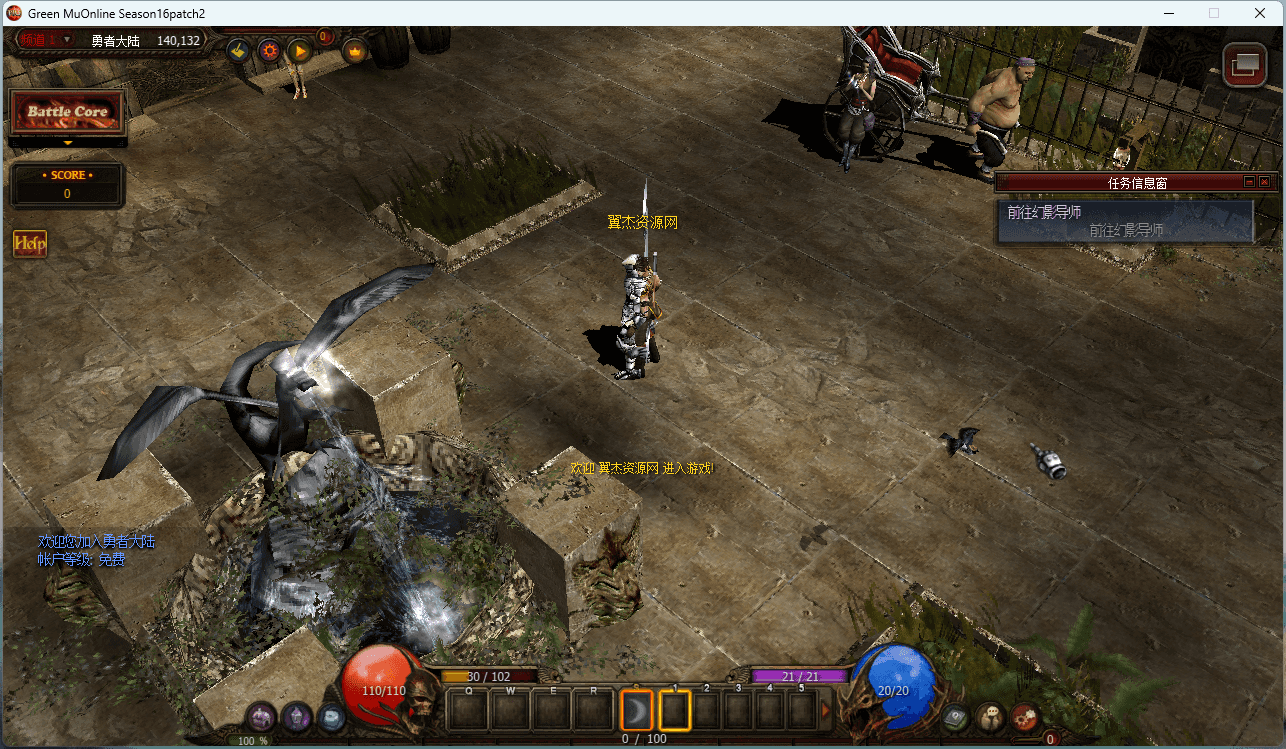
Task: Open the Help button
Action: 30,243
